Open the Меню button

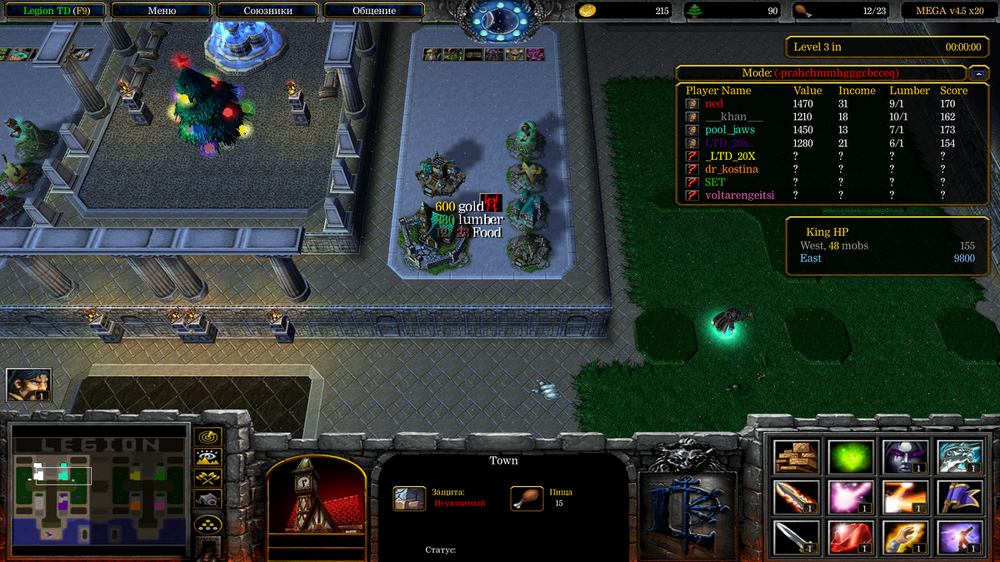(162, 11)
